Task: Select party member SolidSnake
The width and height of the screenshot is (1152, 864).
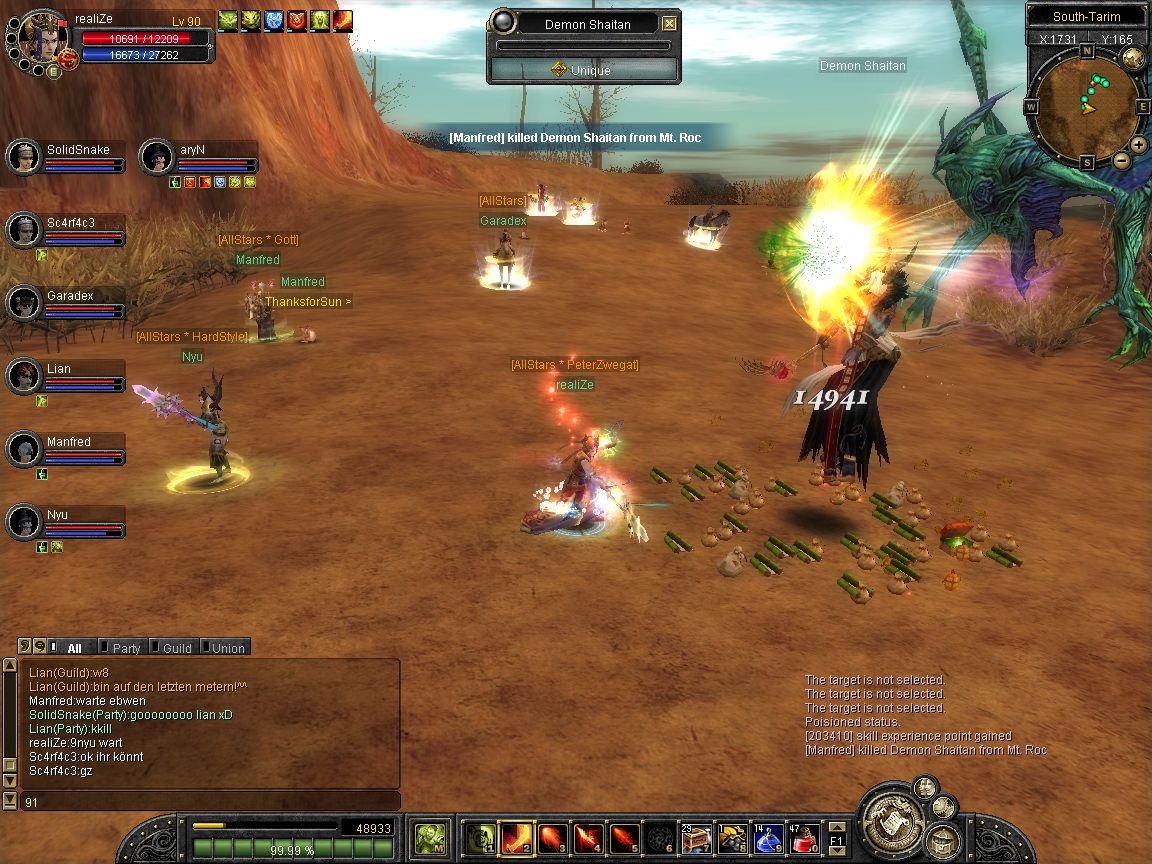Action: click(66, 157)
